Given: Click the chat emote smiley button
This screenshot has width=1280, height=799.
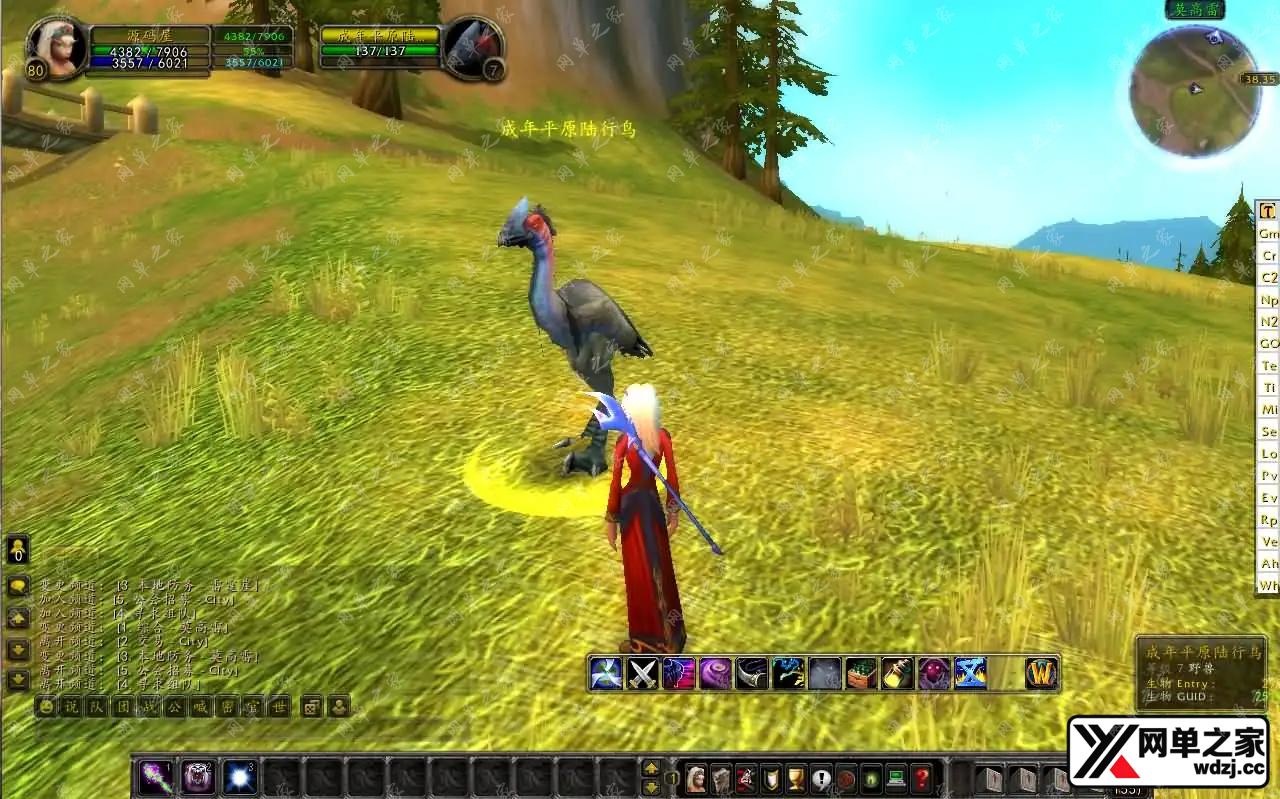Looking at the screenshot, I should (46, 706).
